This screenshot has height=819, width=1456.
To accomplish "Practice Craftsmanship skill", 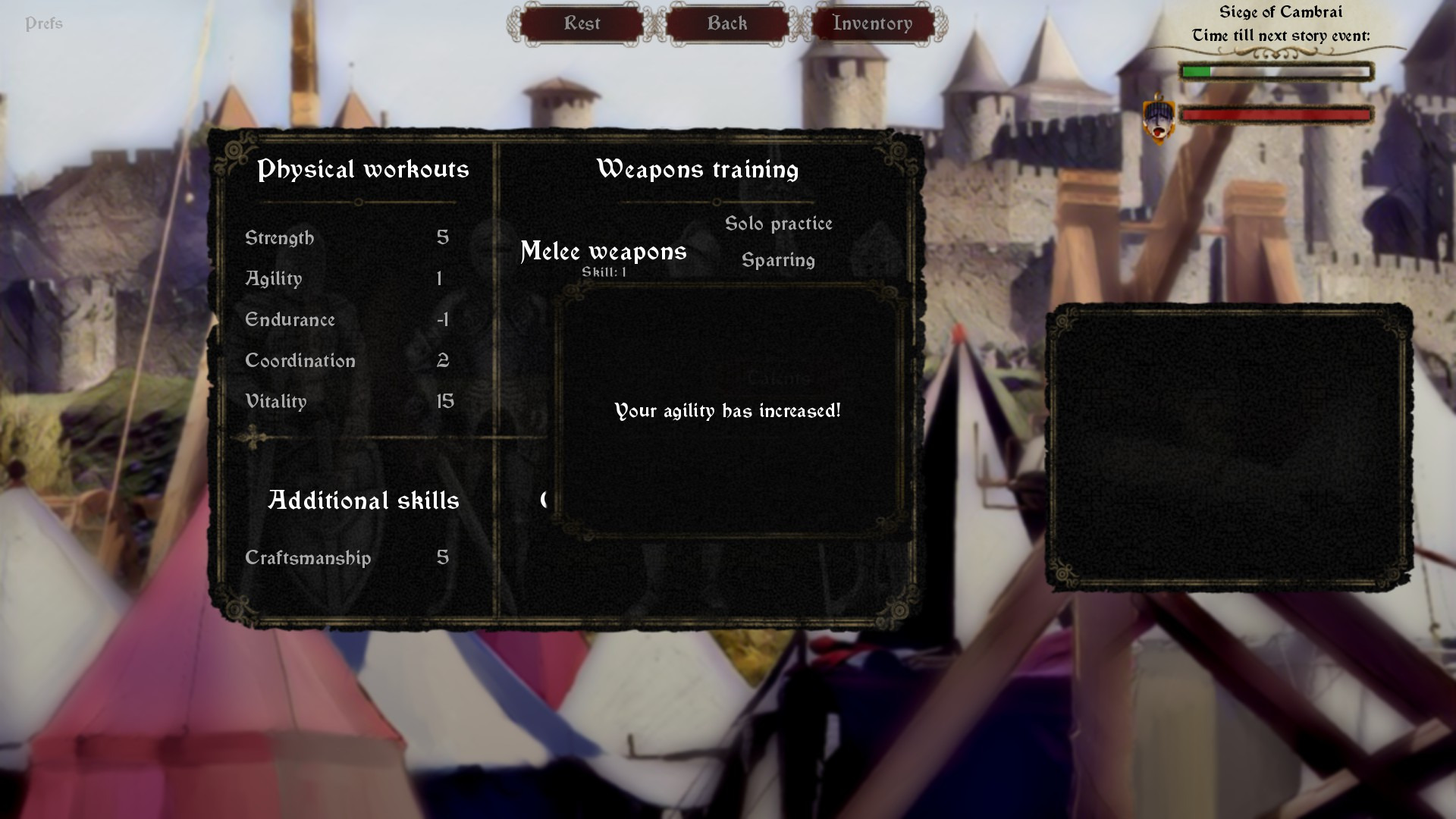I will [308, 558].
